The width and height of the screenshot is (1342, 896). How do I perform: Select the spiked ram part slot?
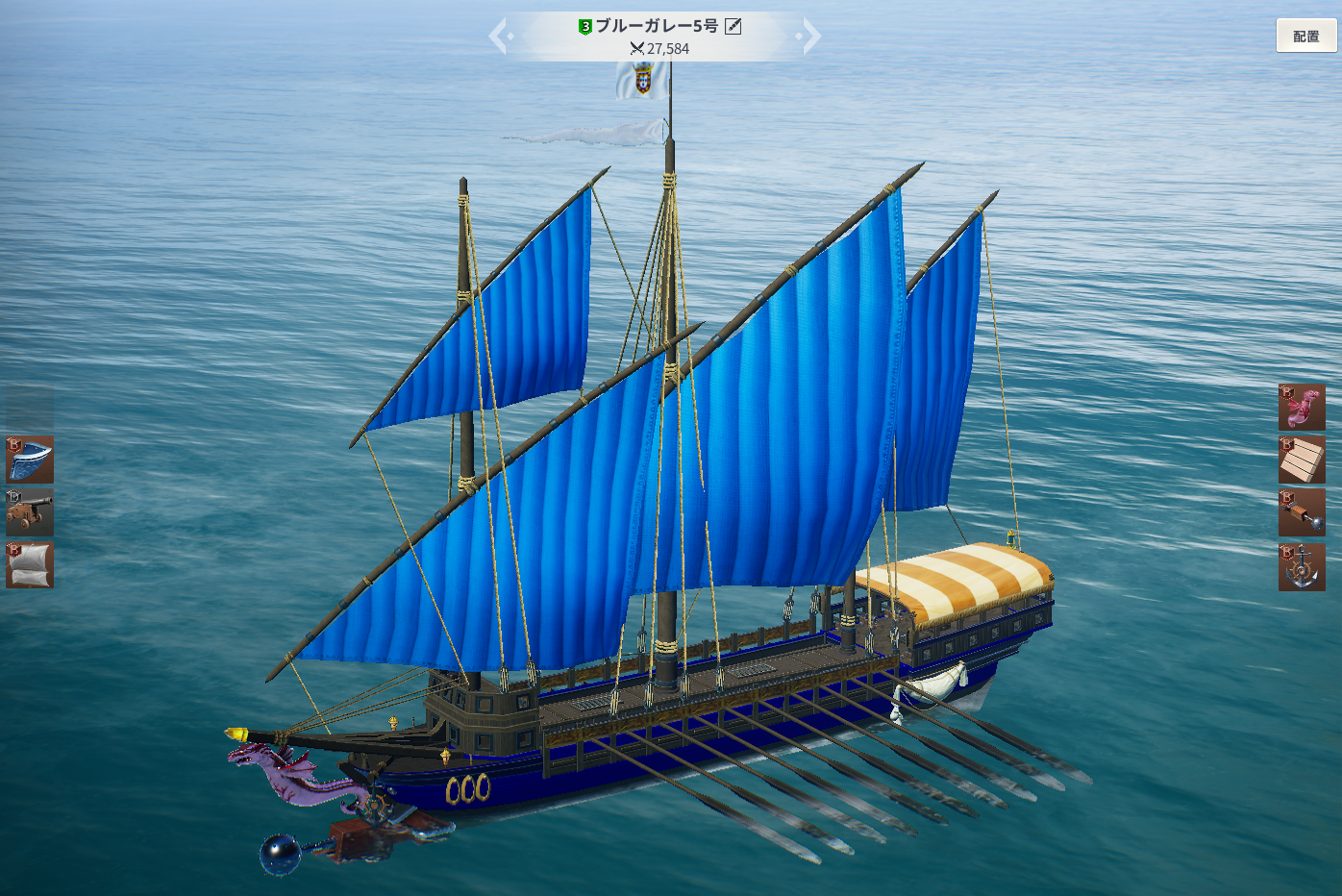1302,512
